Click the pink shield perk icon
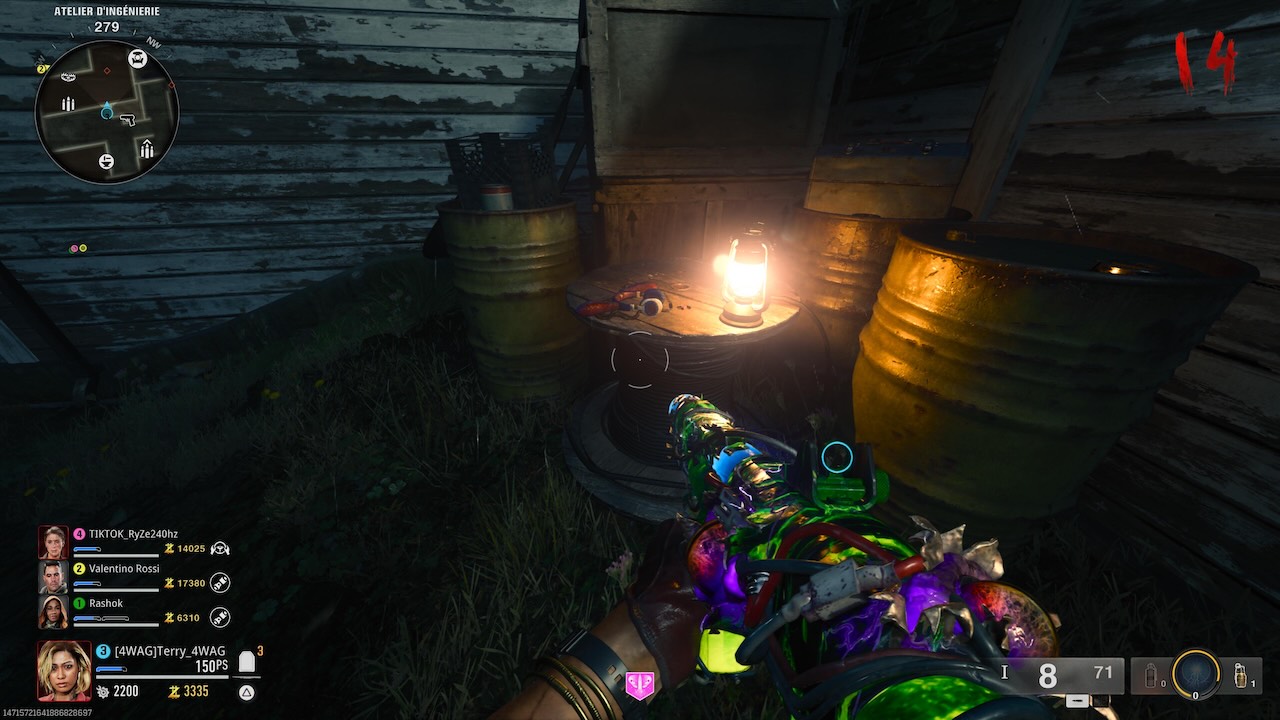The width and height of the screenshot is (1280, 720). [639, 685]
